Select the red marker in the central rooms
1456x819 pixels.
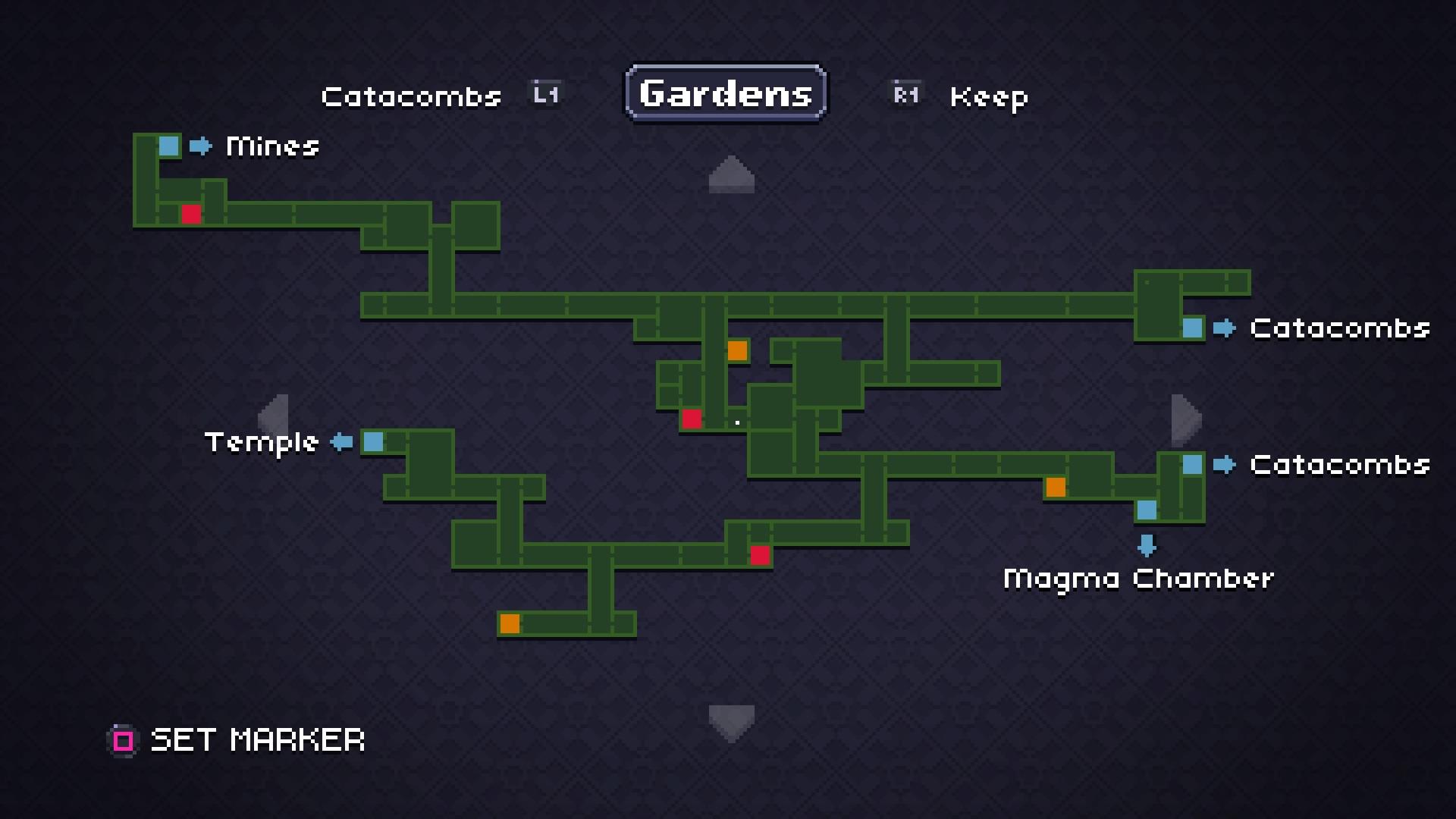691,418
